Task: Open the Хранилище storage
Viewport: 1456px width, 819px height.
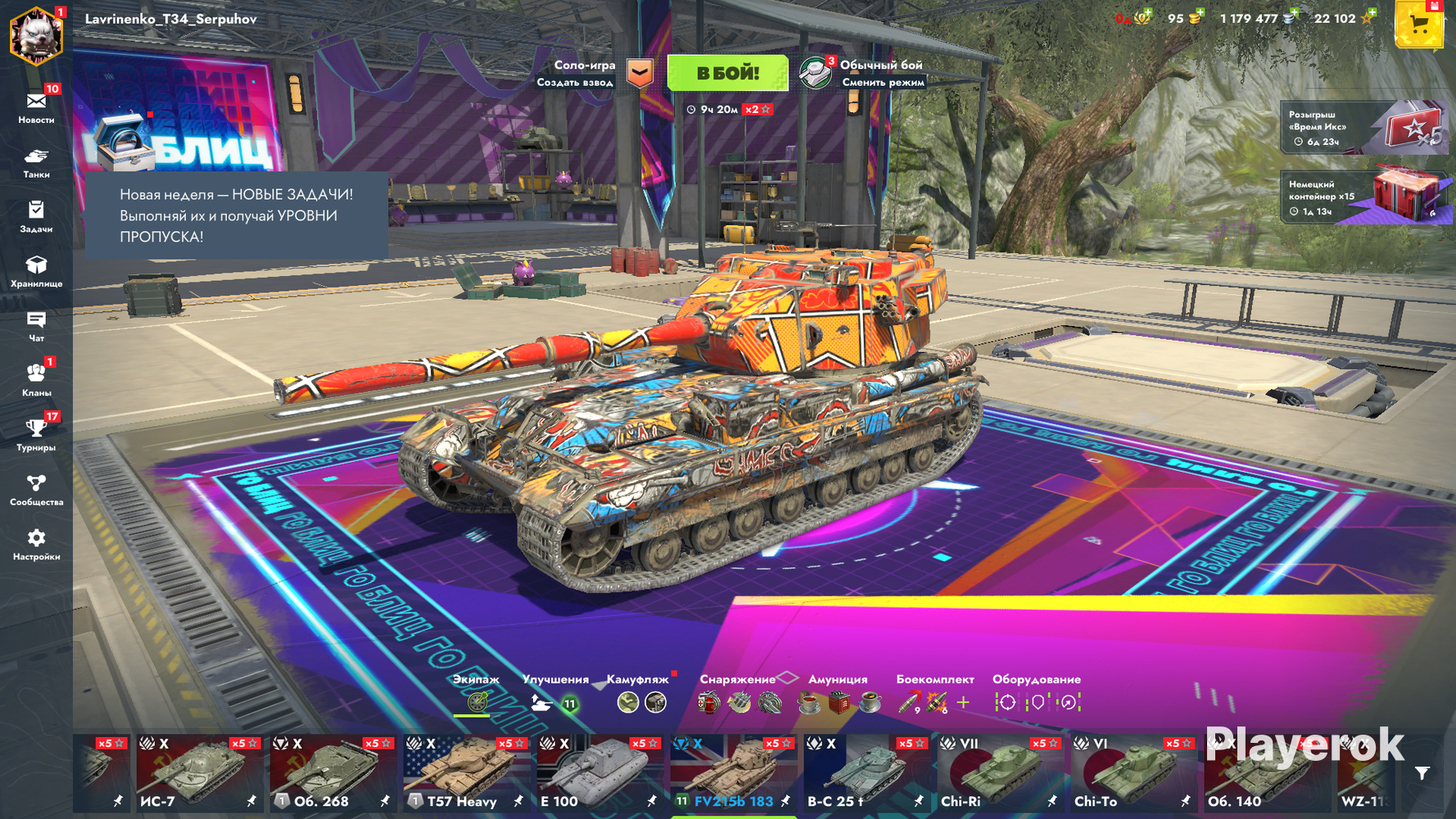Action: pyautogui.click(x=36, y=271)
